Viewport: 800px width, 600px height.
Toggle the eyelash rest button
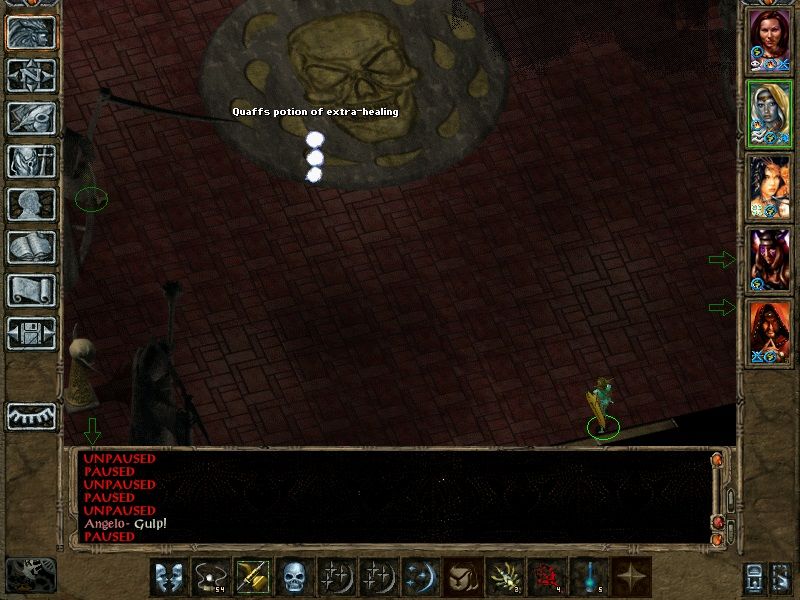(x=32, y=416)
